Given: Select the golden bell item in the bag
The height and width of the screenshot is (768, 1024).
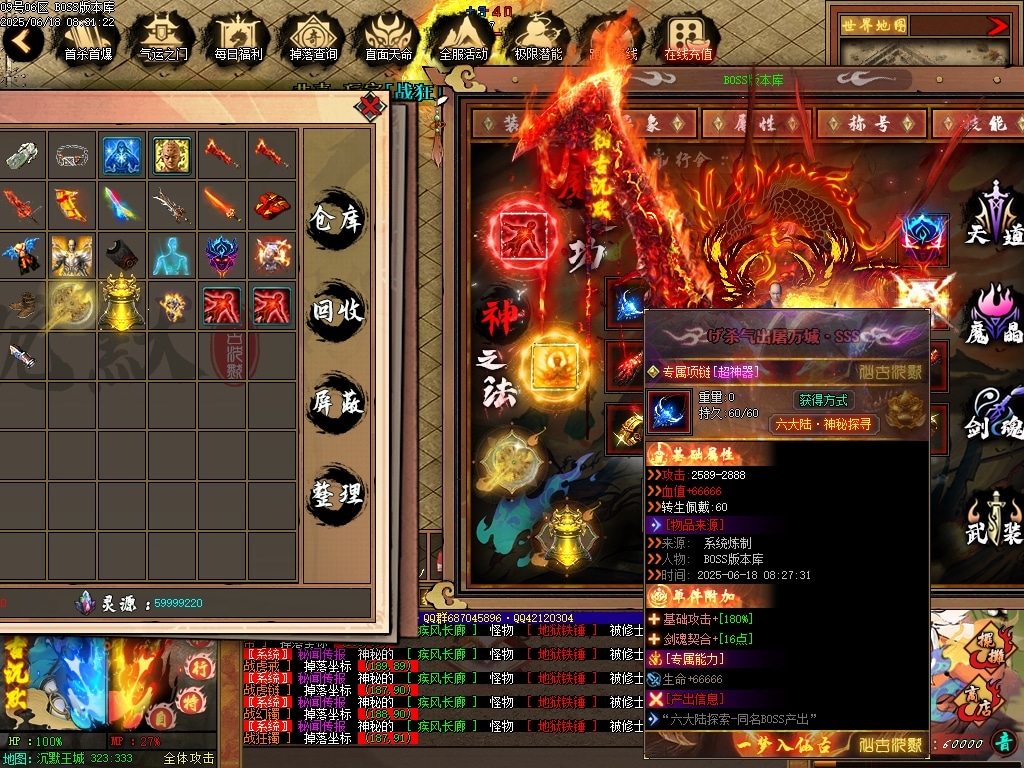Looking at the screenshot, I should [122, 303].
